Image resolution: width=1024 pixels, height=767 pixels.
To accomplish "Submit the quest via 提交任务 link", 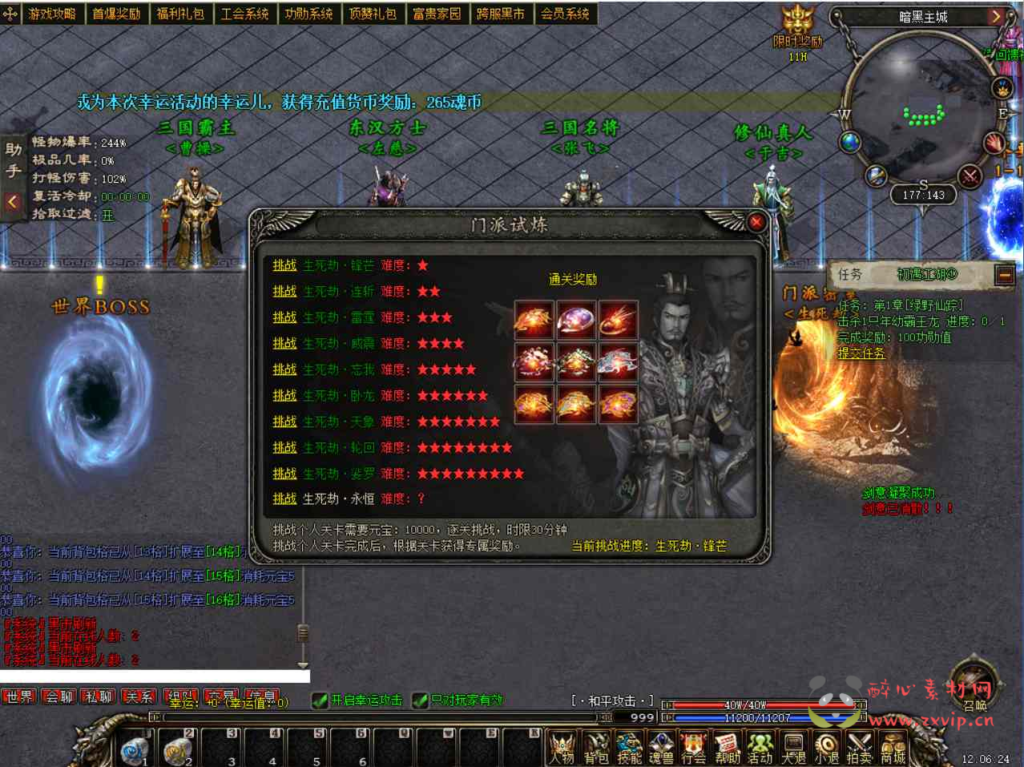I will [862, 353].
